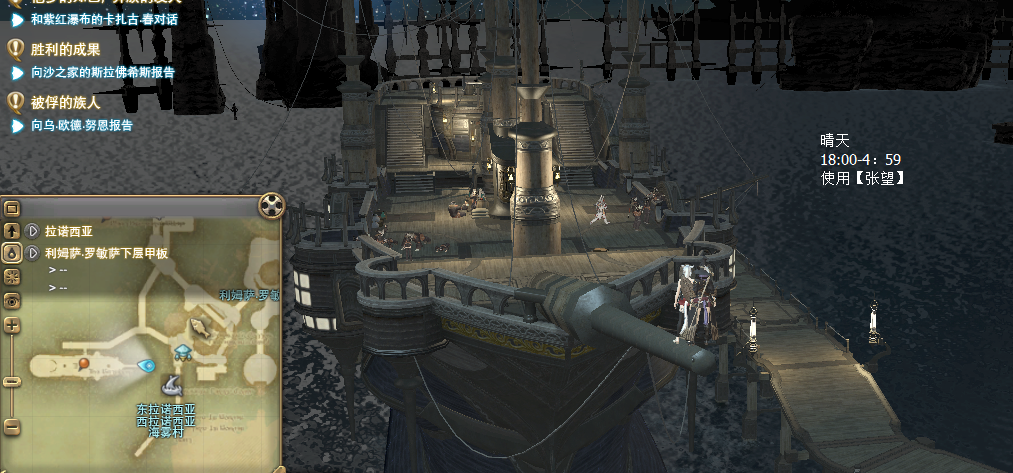Close the map window with the round button
Viewport: 1013px width, 473px height.
tap(272, 206)
